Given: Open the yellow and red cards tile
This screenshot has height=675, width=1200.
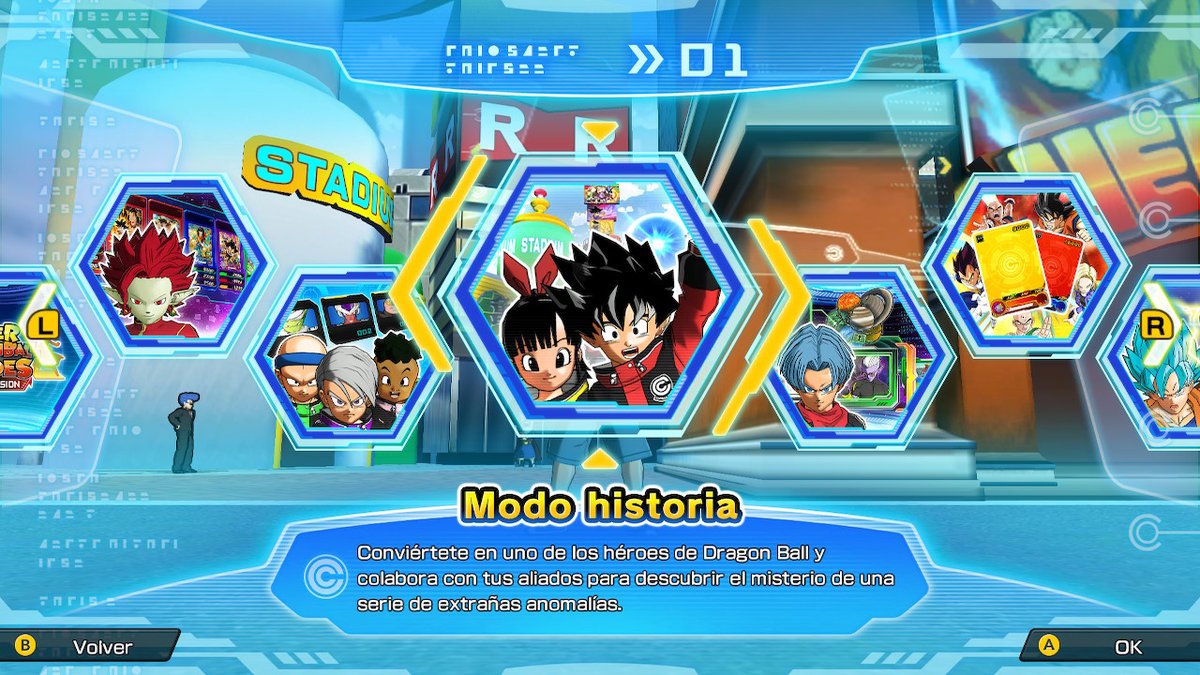Looking at the screenshot, I should click(1025, 265).
